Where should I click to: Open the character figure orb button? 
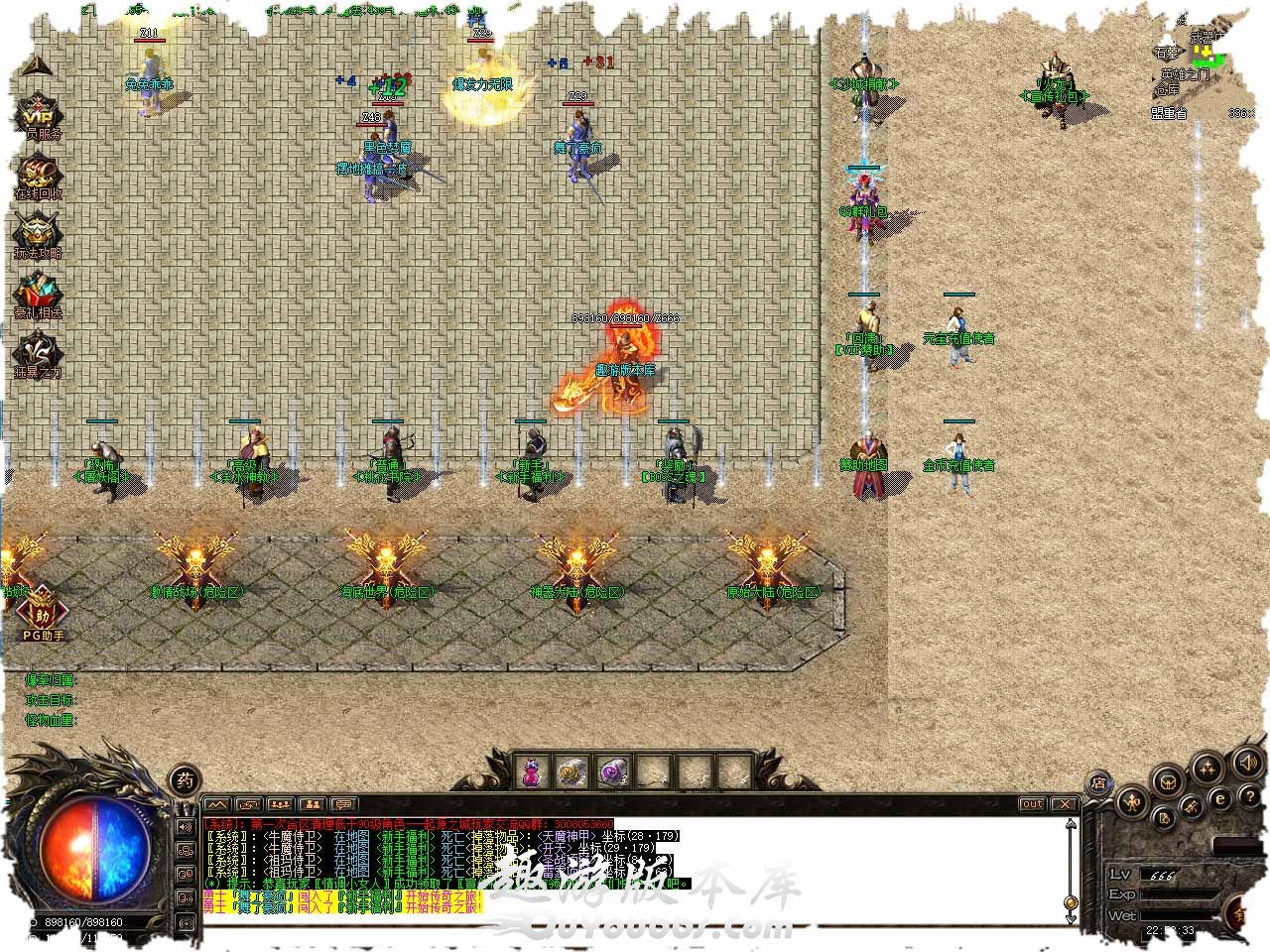pyautogui.click(x=1132, y=801)
